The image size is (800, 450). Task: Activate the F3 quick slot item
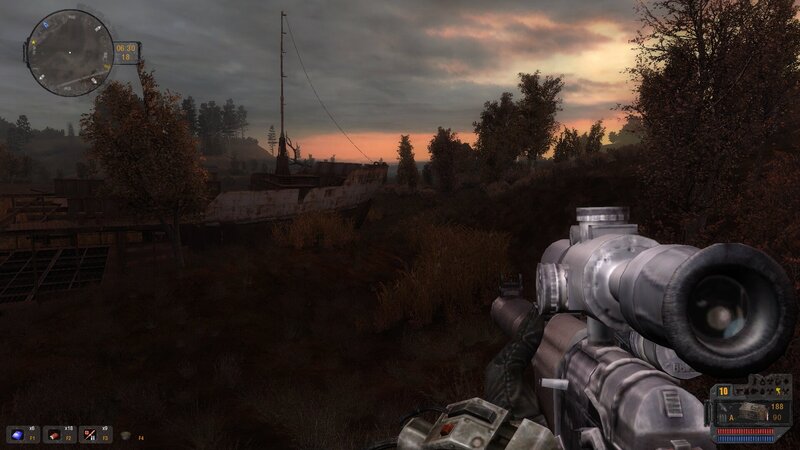88,434
